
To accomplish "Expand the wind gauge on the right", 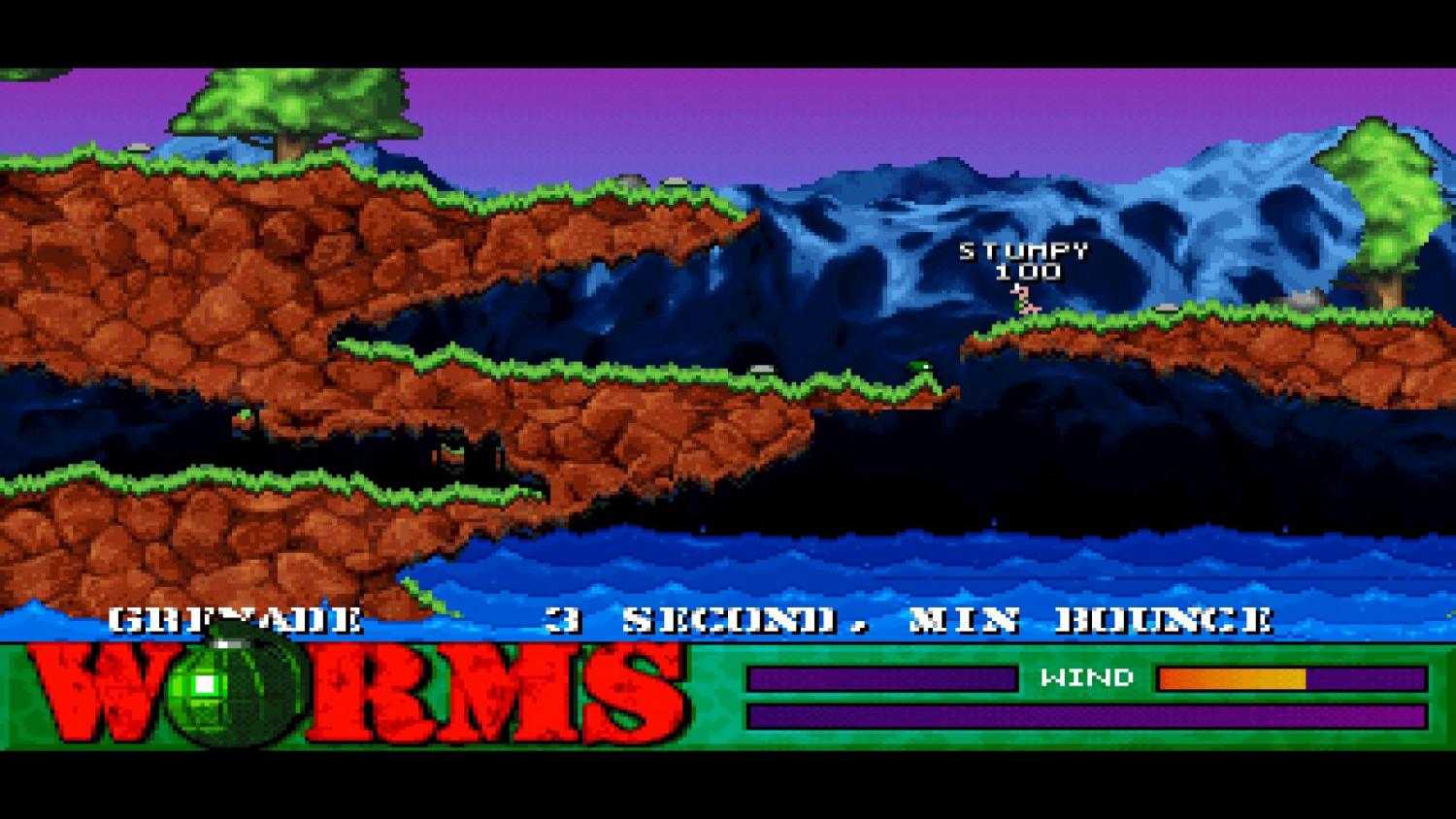I will (1291, 677).
